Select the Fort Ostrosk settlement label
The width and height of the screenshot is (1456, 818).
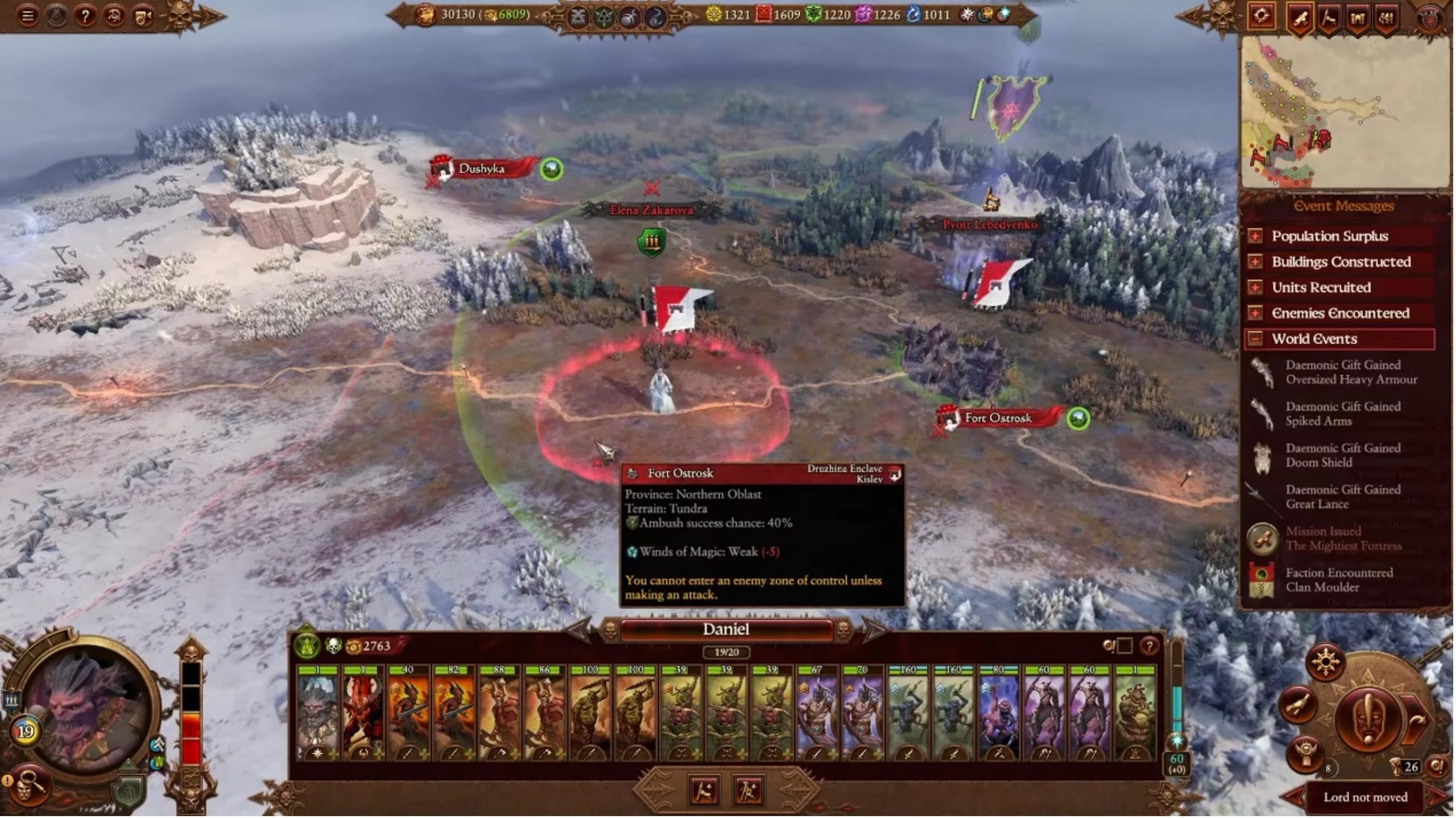pyautogui.click(x=998, y=418)
